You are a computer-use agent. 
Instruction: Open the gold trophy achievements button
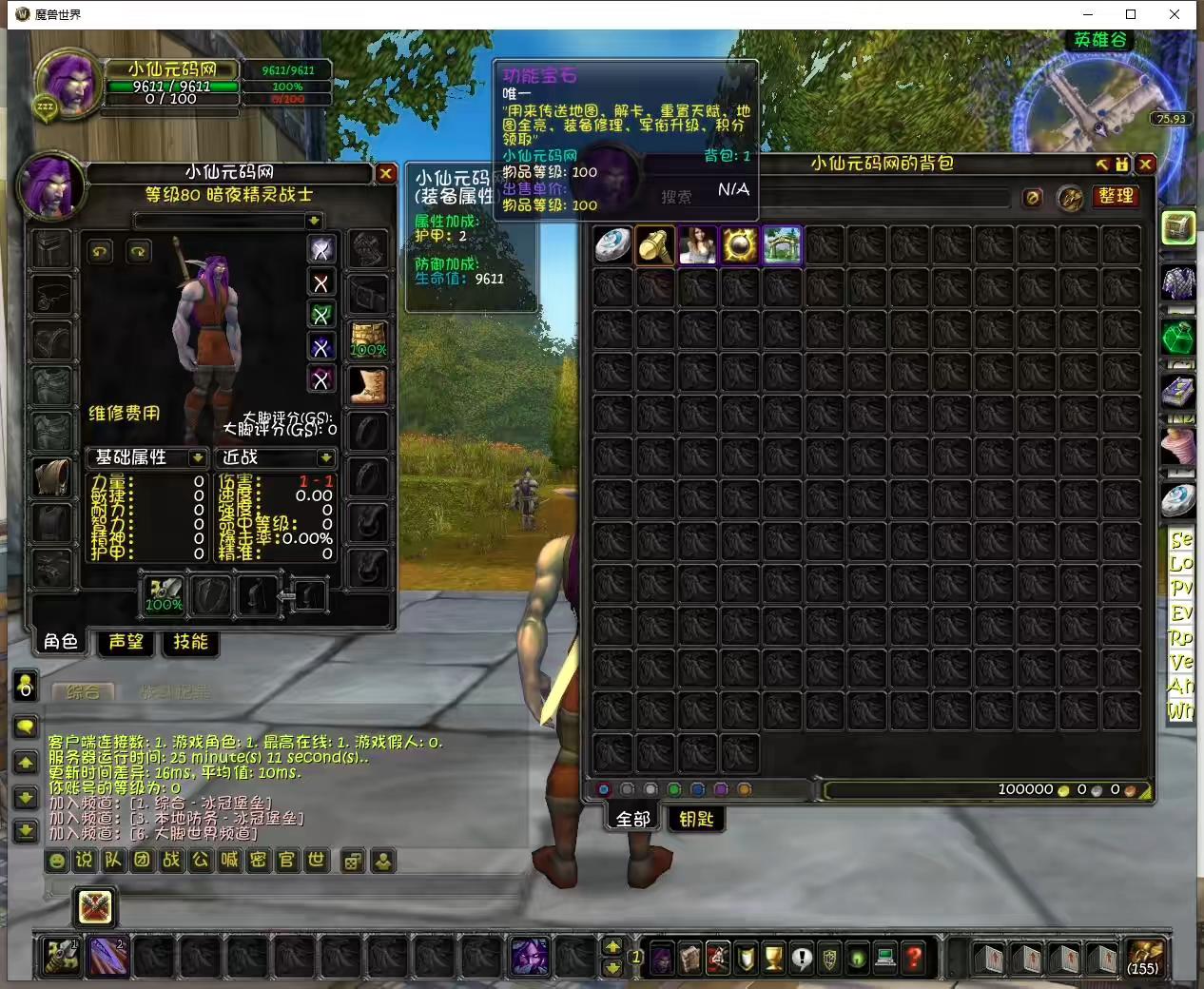pyautogui.click(x=773, y=957)
